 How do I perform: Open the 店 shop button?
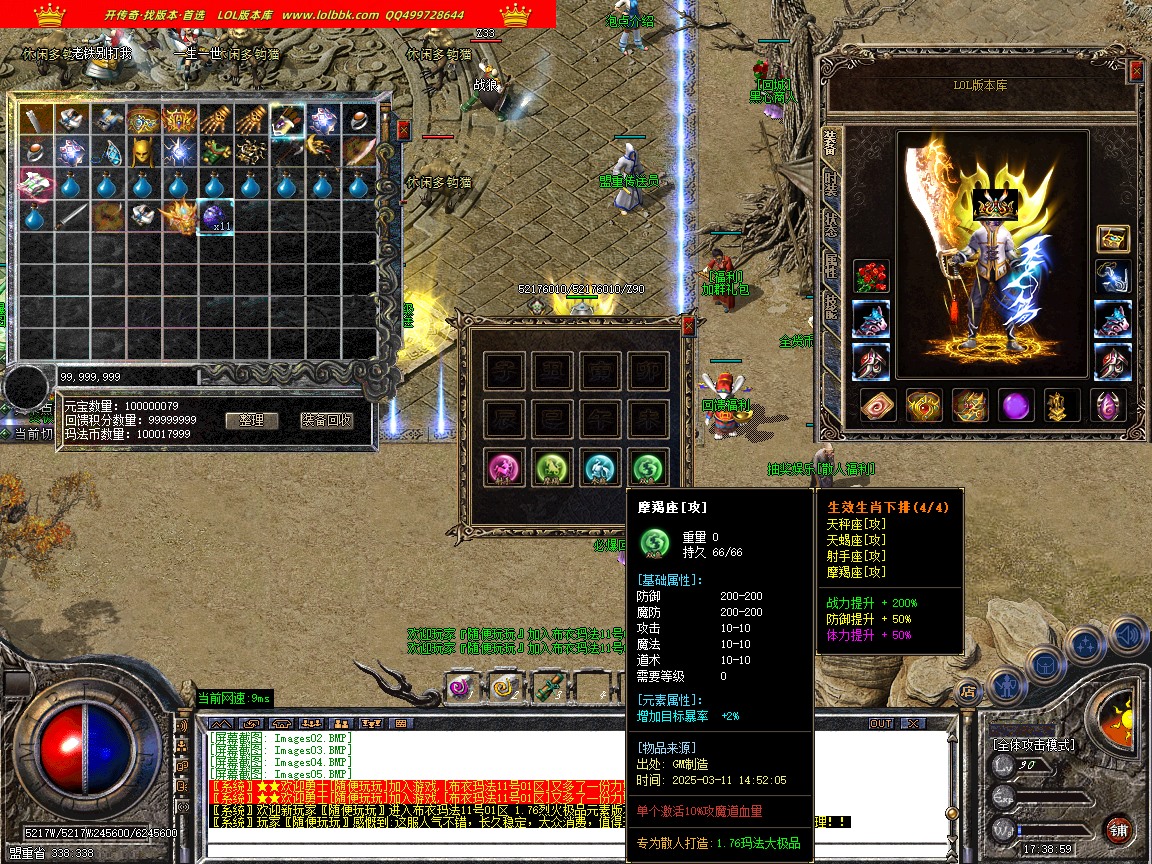[x=967, y=689]
